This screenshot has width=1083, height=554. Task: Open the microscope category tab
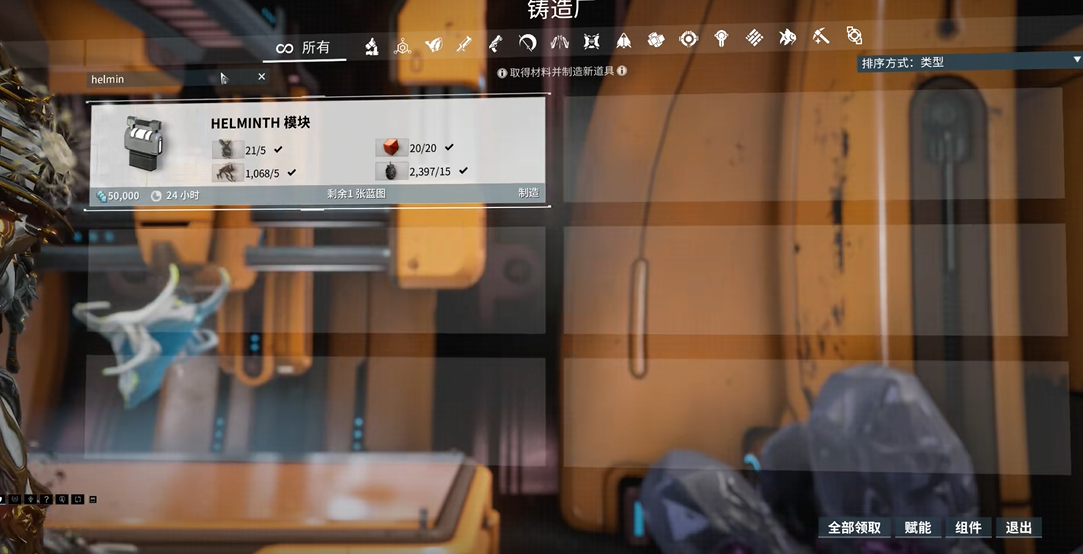[370, 44]
